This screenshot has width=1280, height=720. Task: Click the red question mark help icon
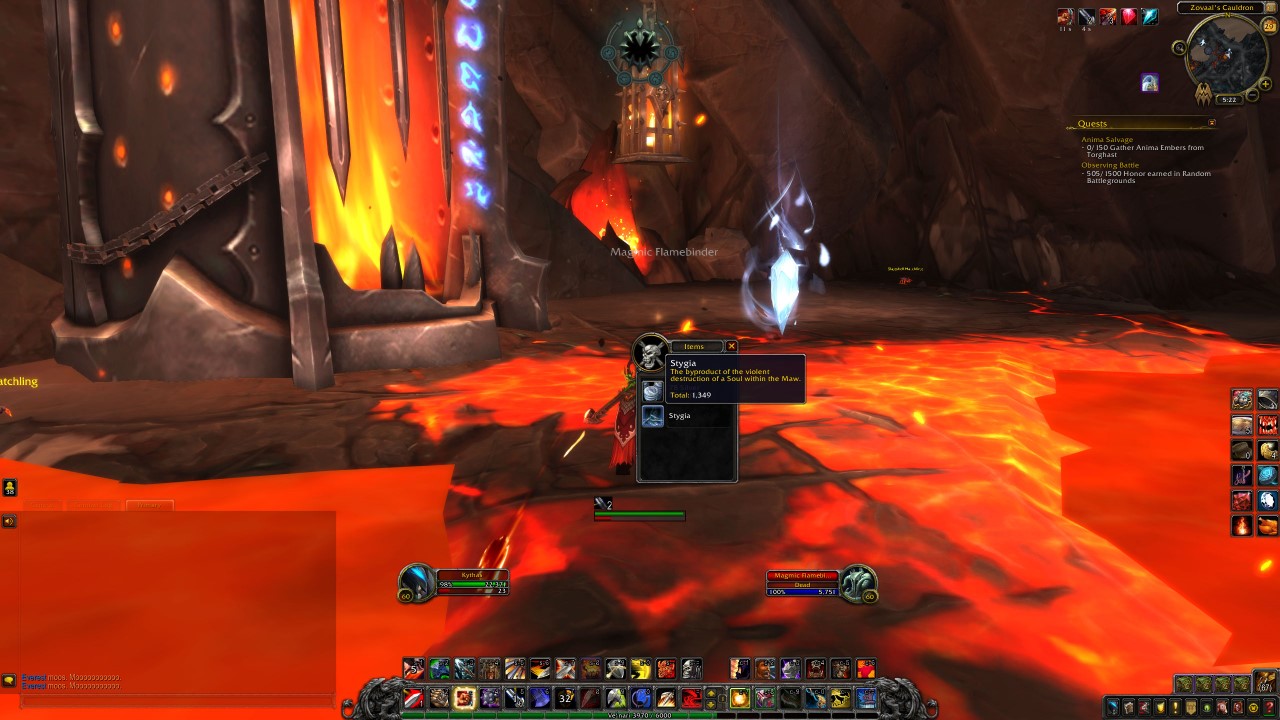click(x=1267, y=707)
